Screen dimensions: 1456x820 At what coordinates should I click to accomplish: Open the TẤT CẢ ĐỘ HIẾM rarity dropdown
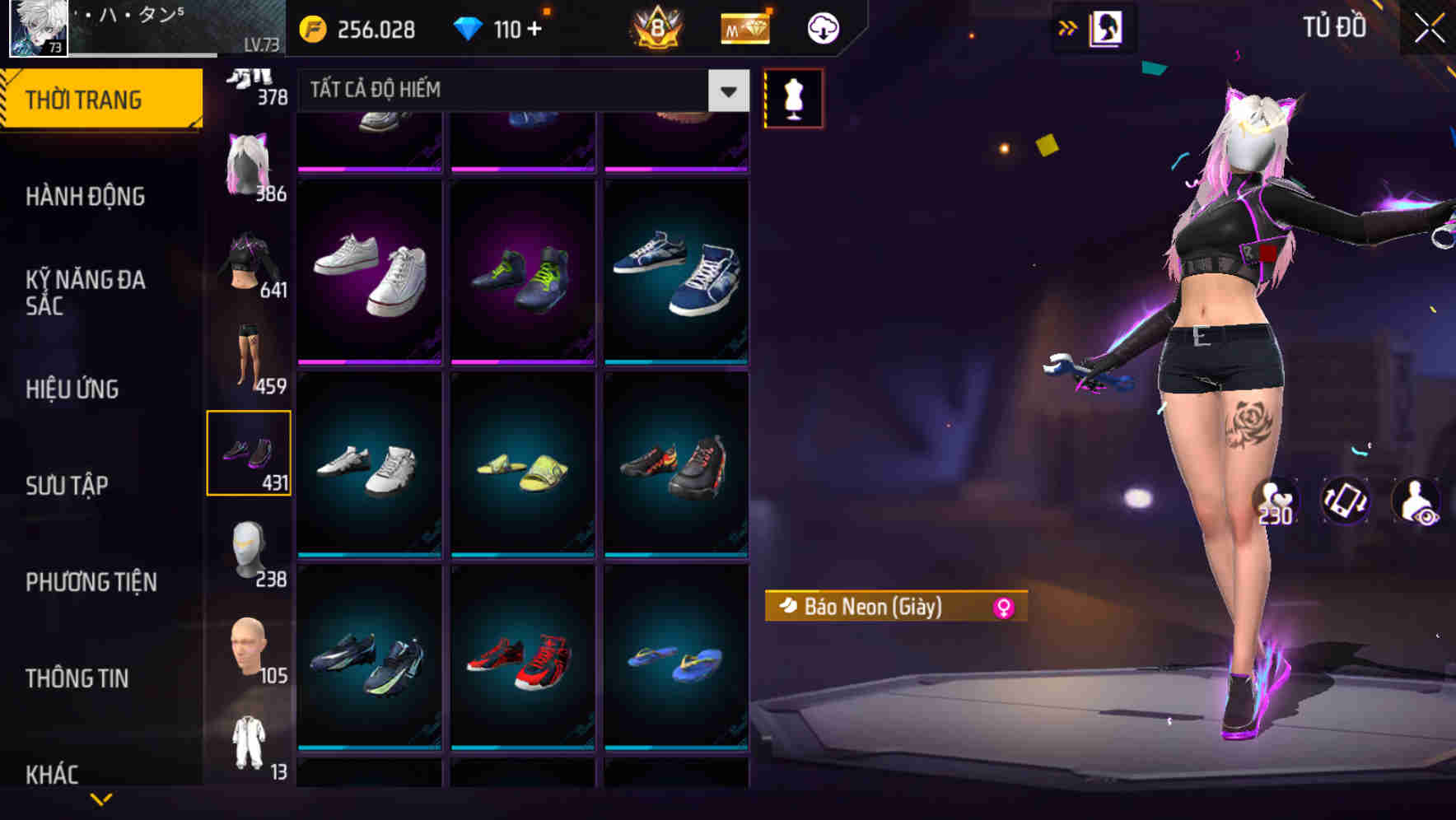click(511, 91)
